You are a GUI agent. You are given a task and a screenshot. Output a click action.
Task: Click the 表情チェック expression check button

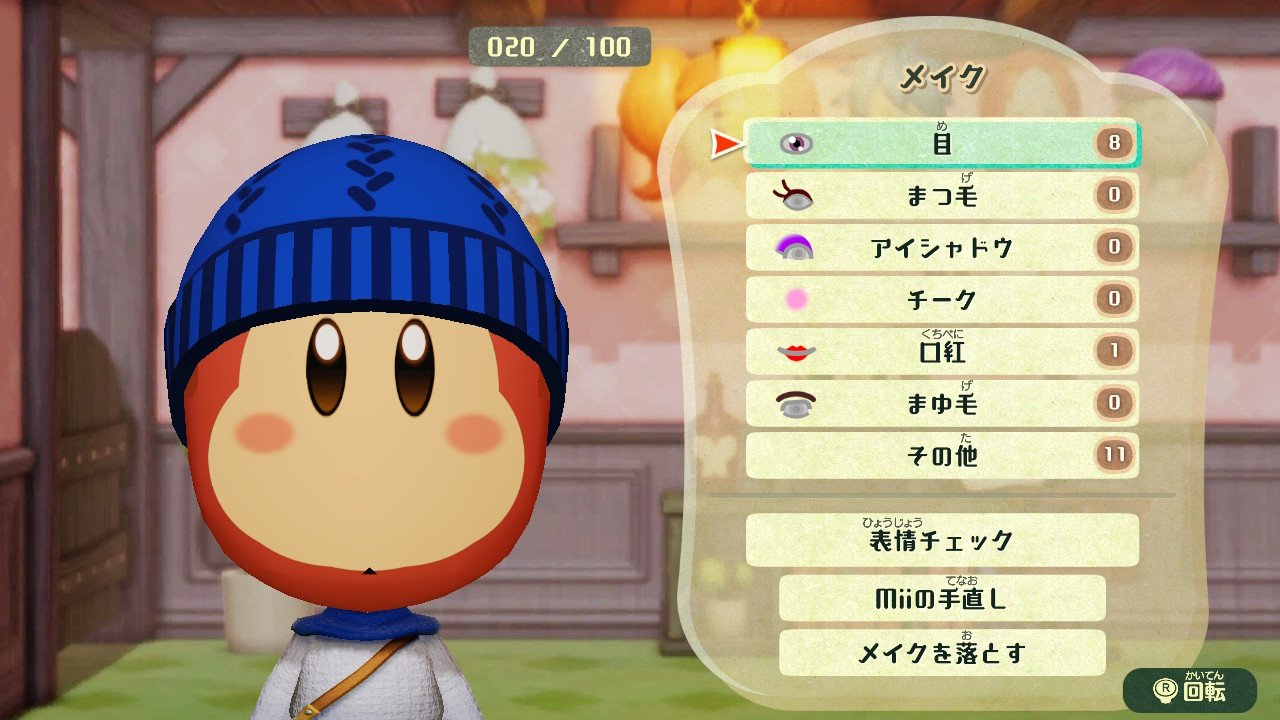(941, 541)
